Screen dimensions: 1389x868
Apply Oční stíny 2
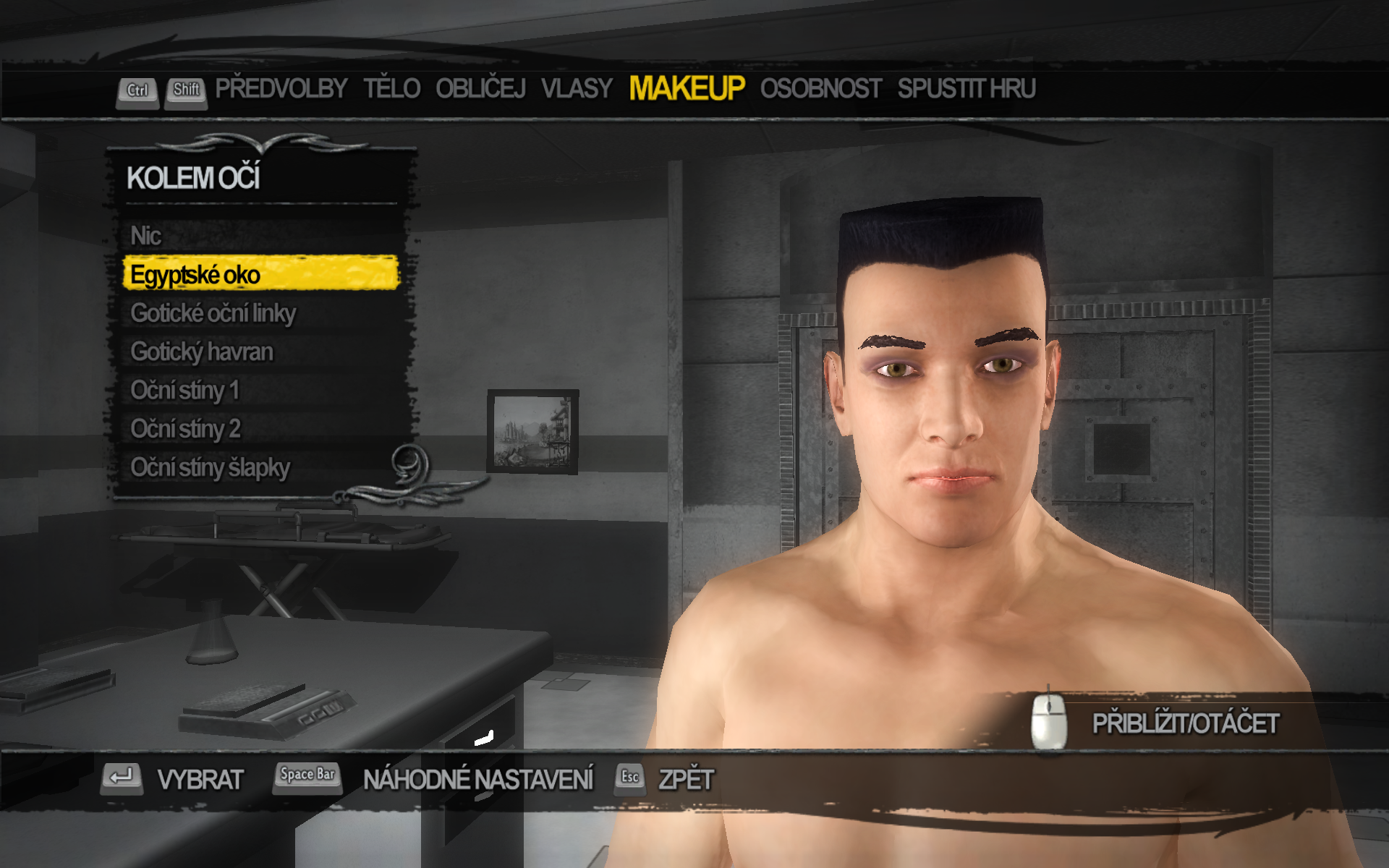click(x=185, y=429)
